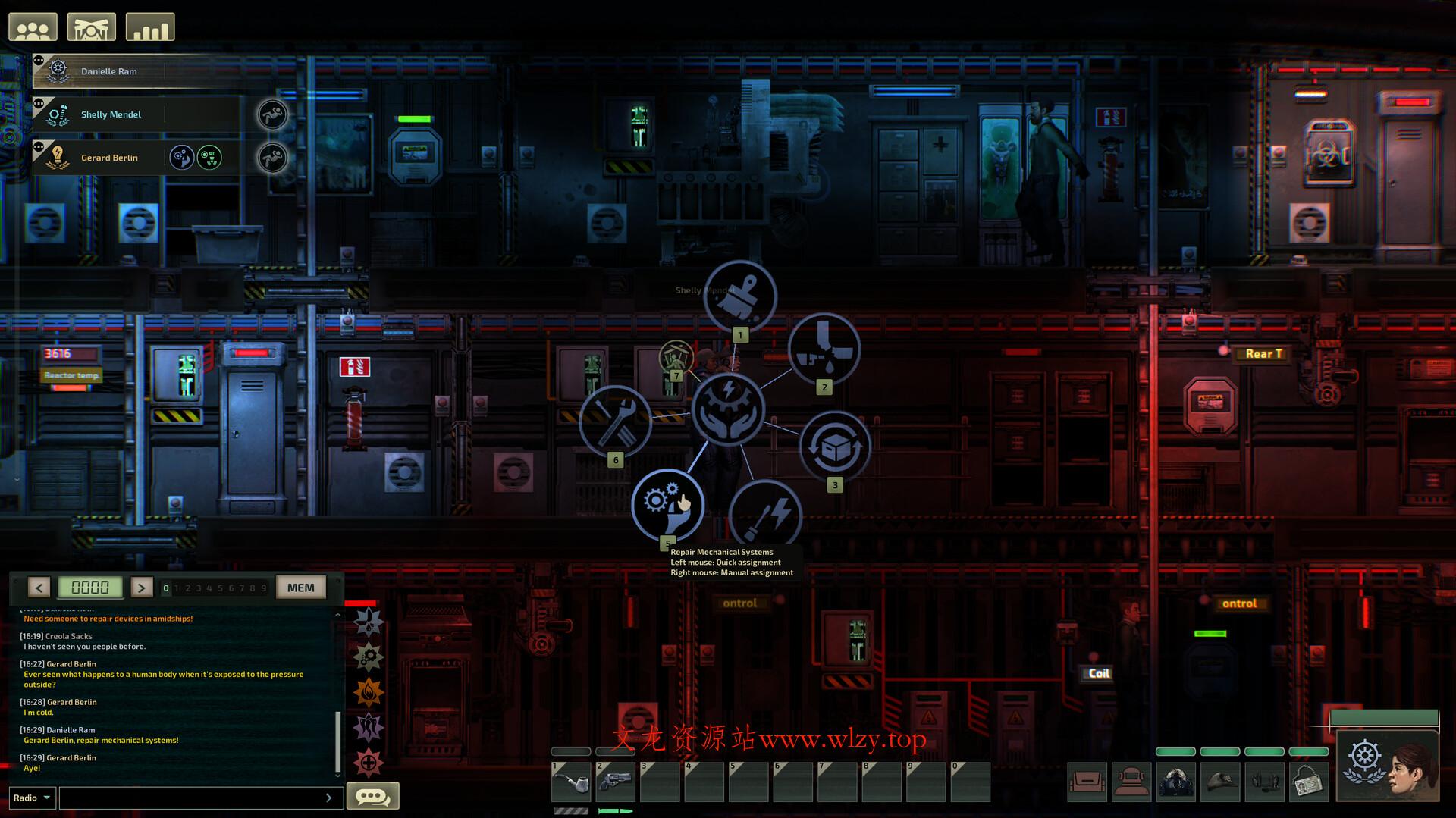This screenshot has width=1456, height=818.
Task: Click the MEM radio channel button
Action: [301, 588]
